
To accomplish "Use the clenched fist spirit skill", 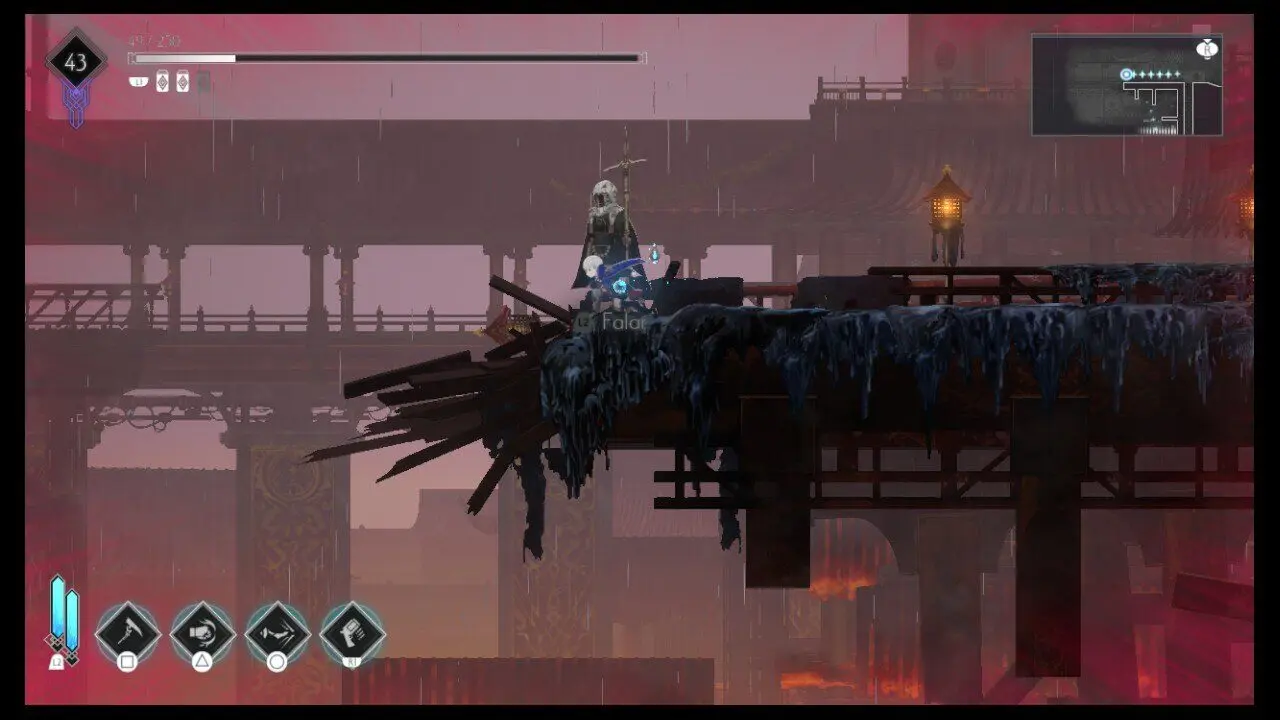I will [x=202, y=632].
